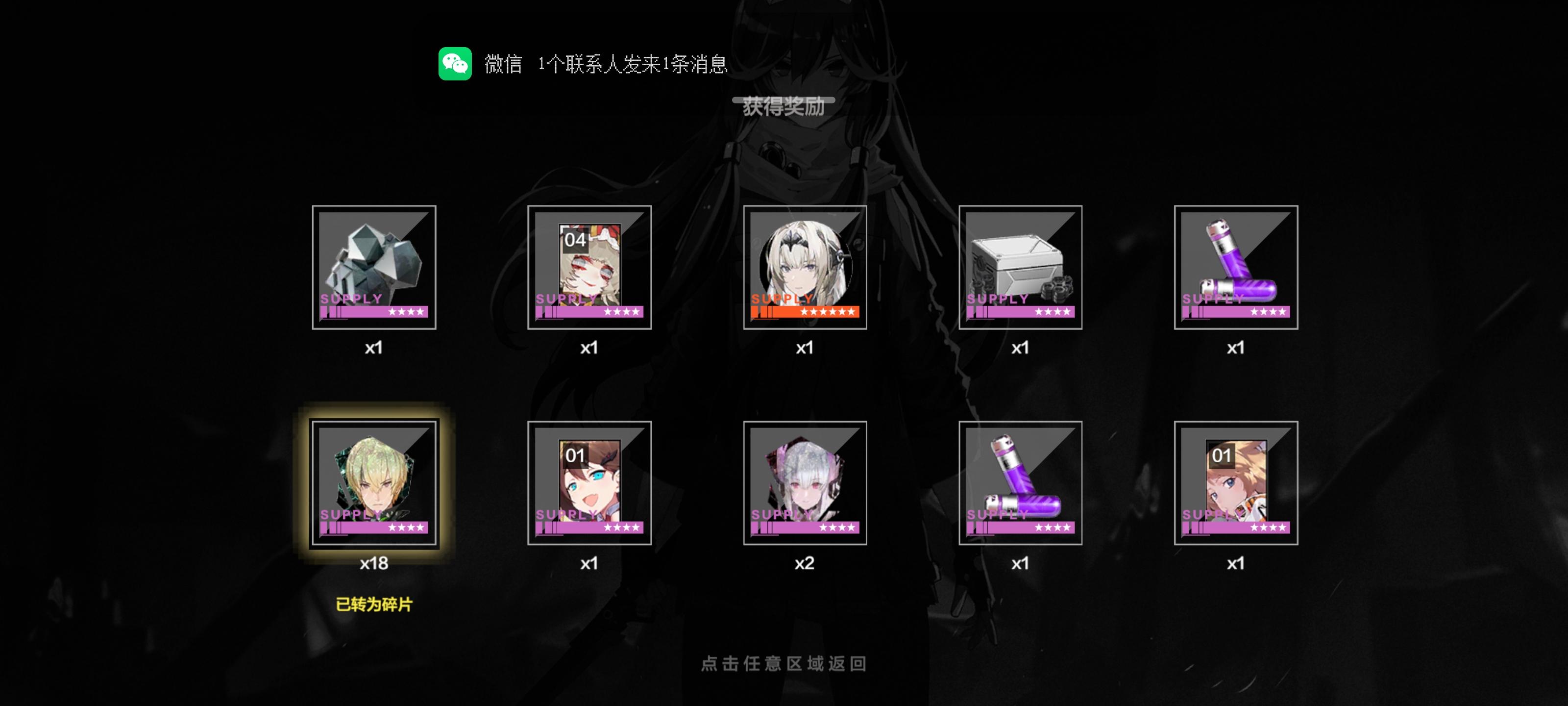1568x706 pixels.
Task: Click the x18 quantity label
Action: (x=375, y=563)
